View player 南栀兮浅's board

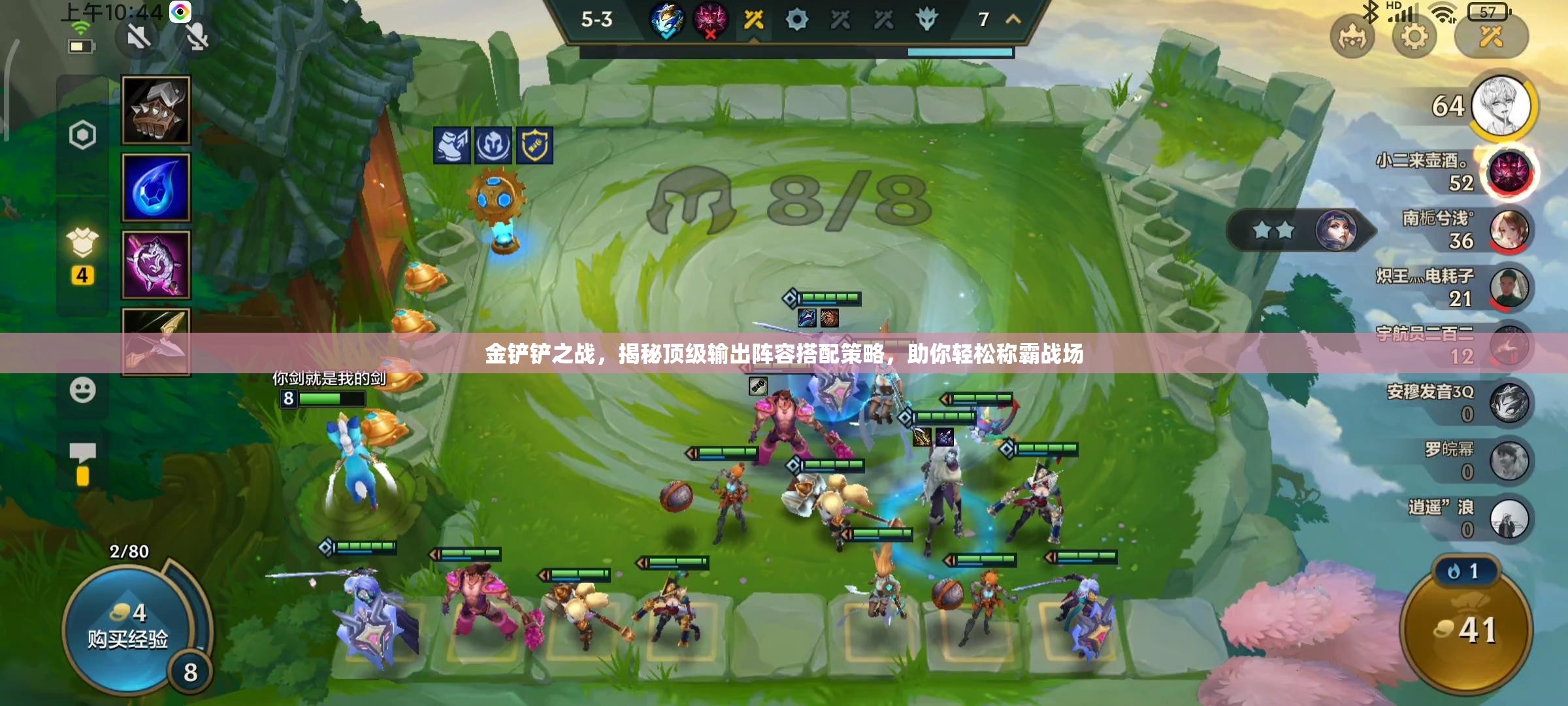point(1509,230)
